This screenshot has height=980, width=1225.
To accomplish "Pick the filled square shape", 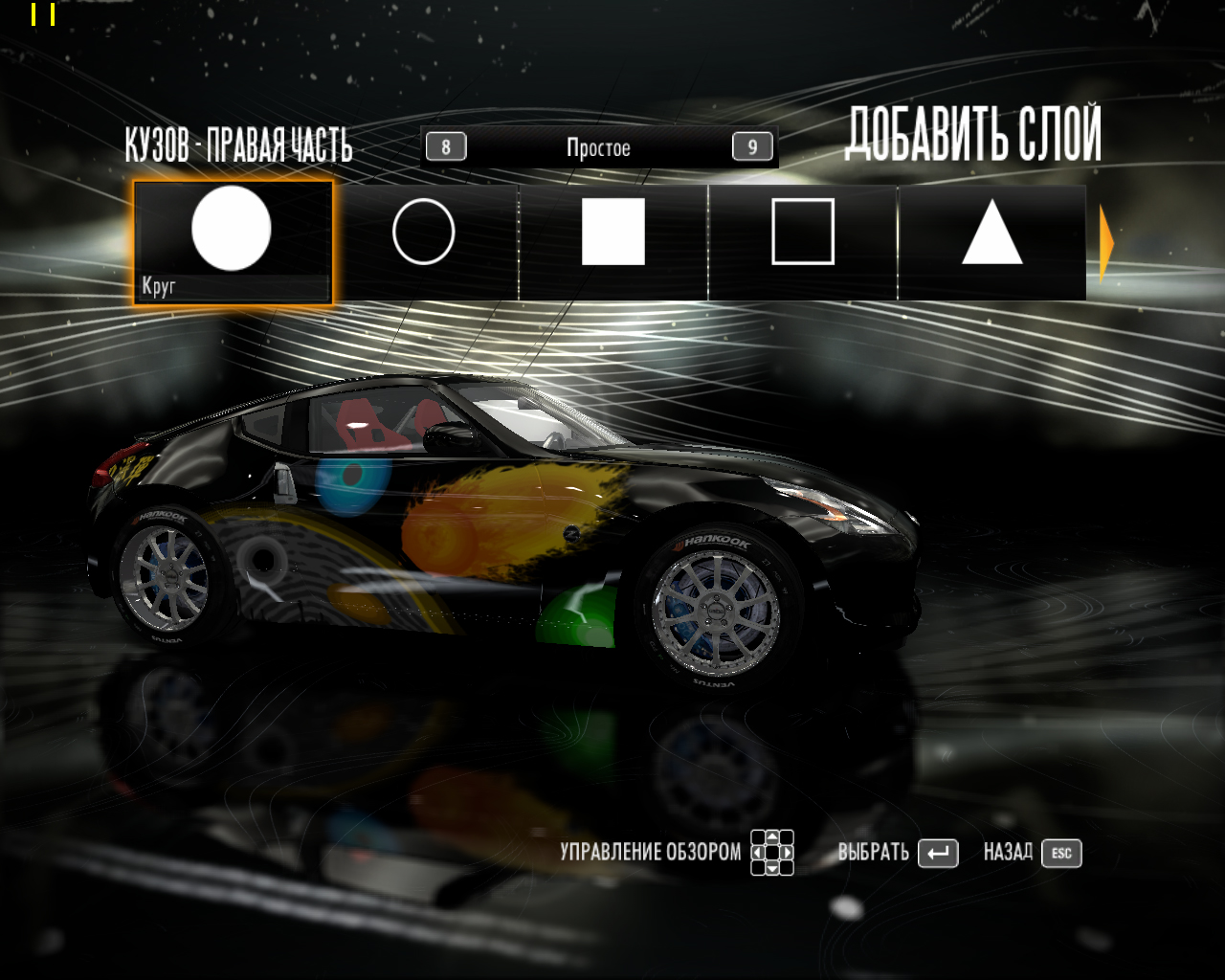I will [612, 232].
